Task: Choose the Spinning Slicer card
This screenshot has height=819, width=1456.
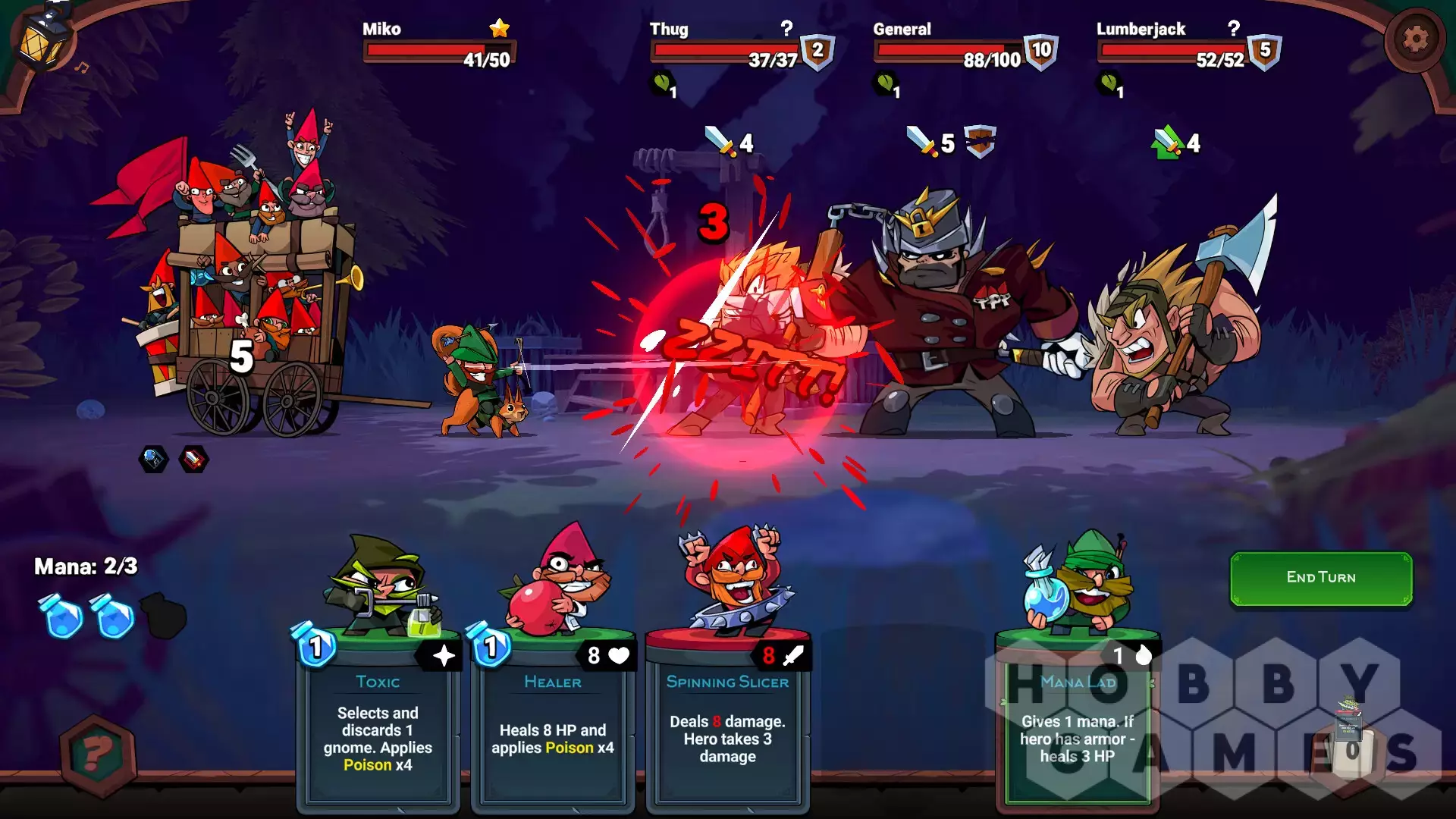Action: click(727, 720)
